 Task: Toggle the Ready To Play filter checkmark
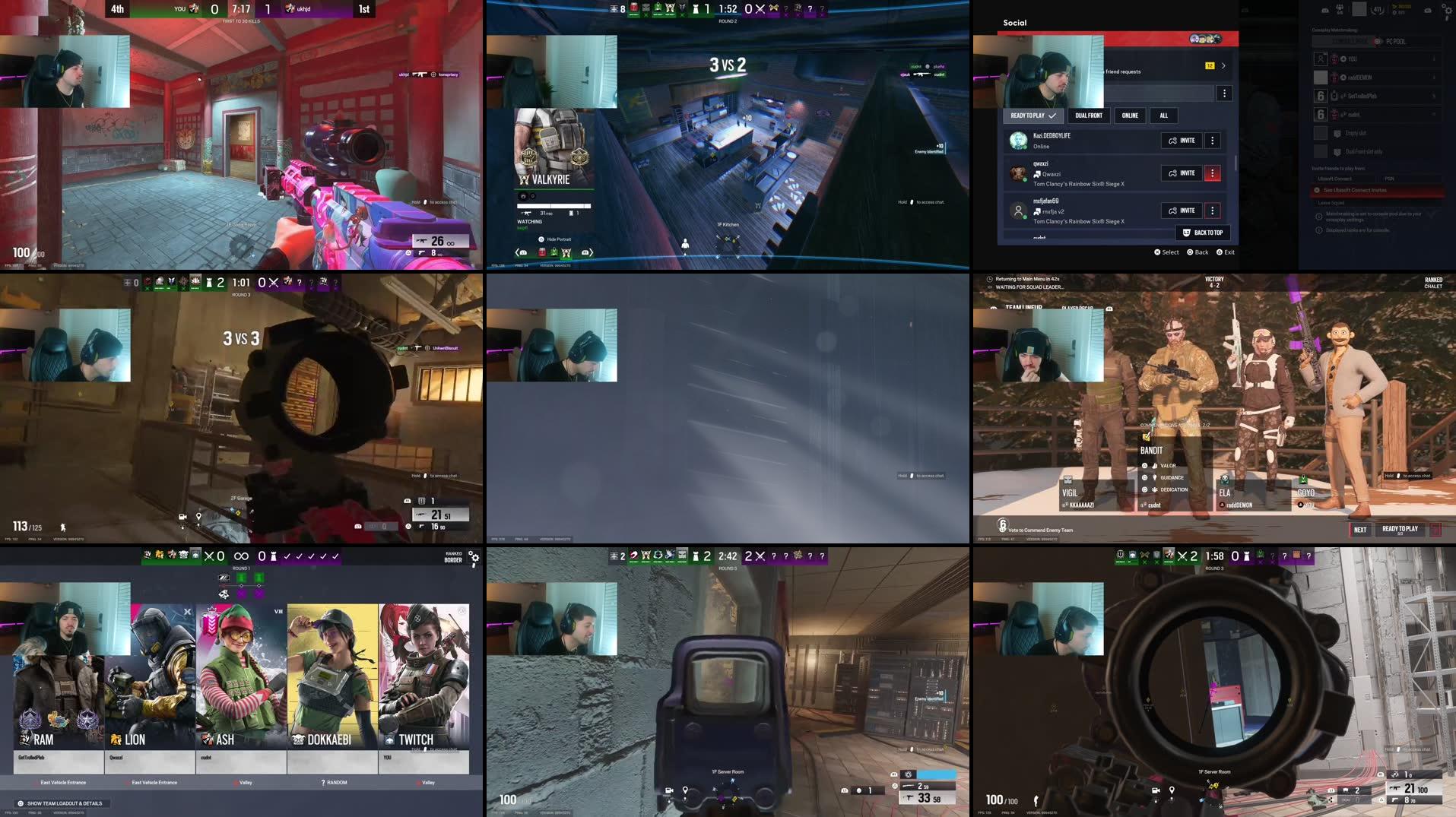[x=1052, y=116]
